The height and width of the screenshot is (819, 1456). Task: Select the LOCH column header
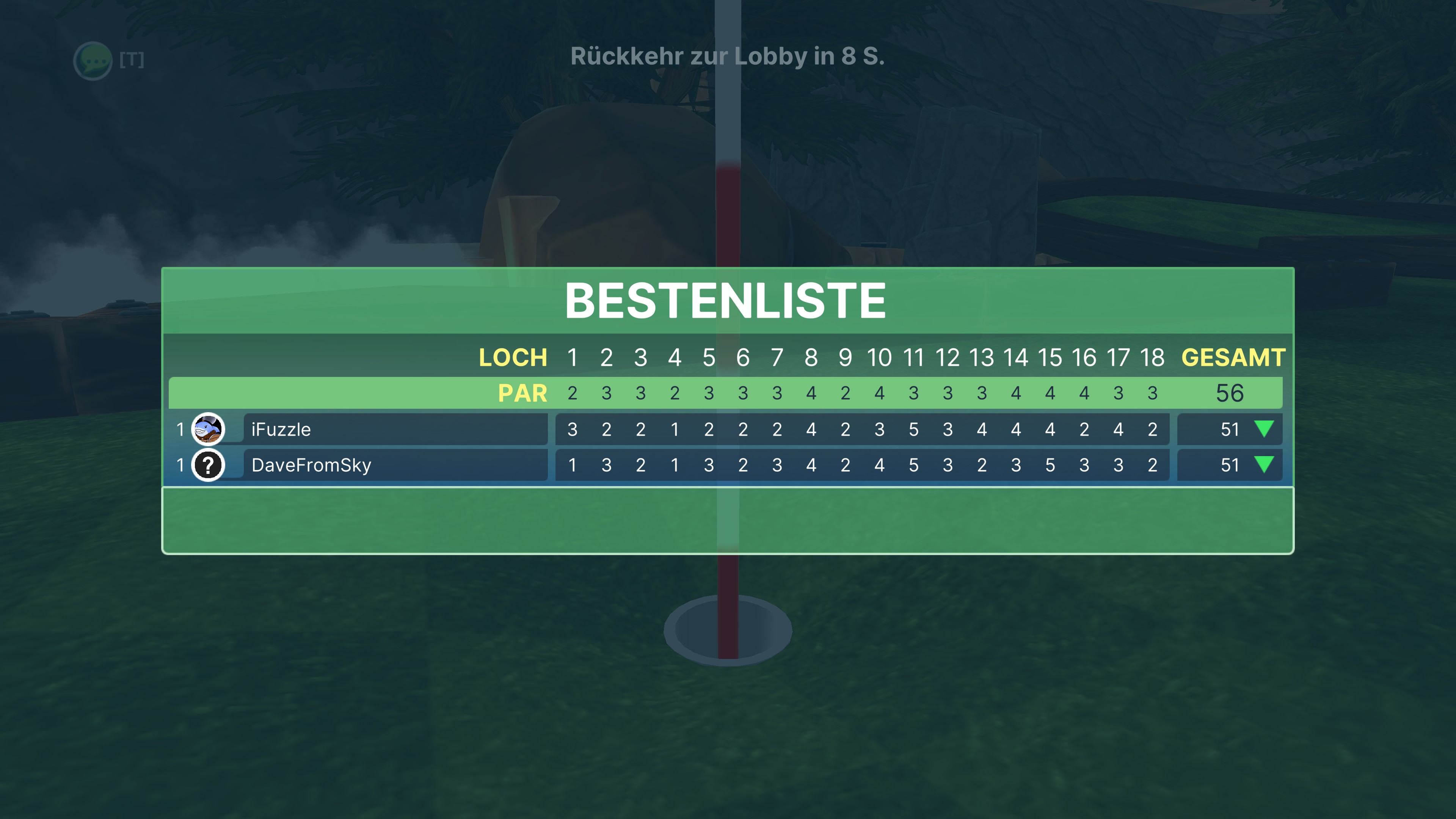[x=513, y=357]
